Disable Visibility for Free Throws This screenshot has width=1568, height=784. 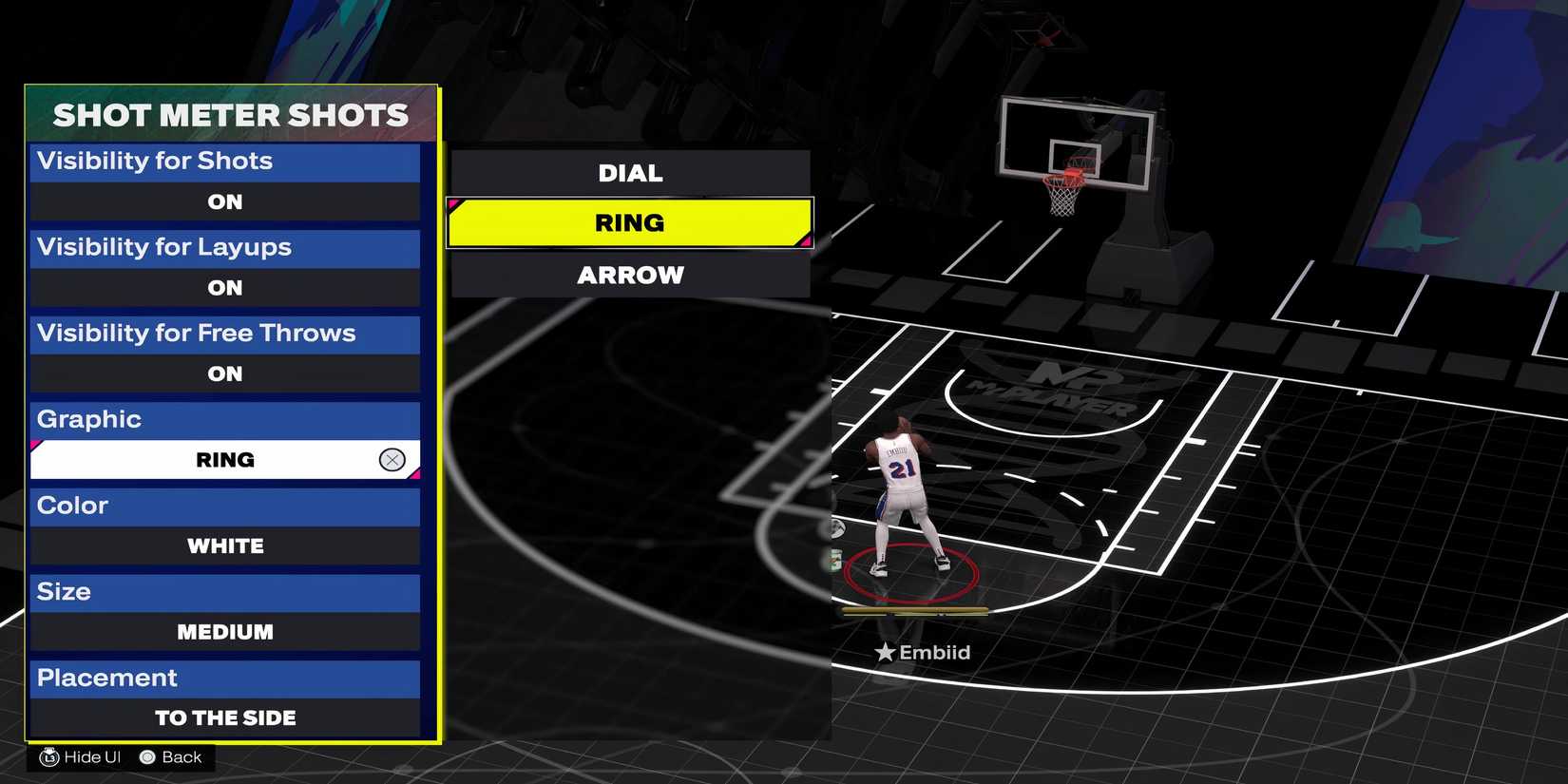[224, 373]
